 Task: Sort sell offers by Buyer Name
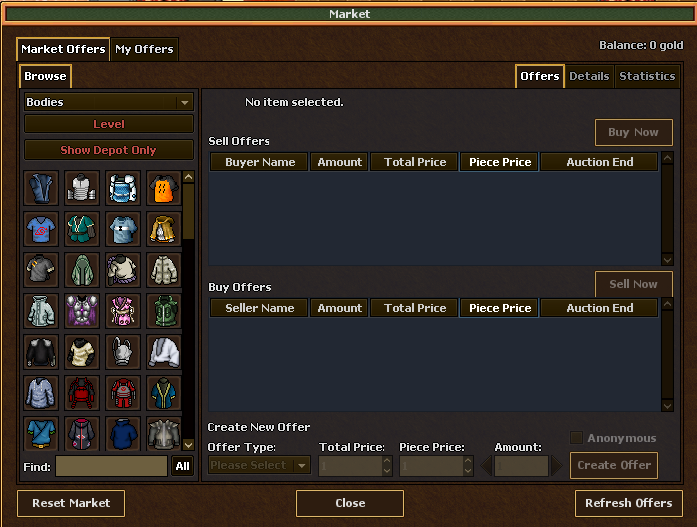point(260,162)
